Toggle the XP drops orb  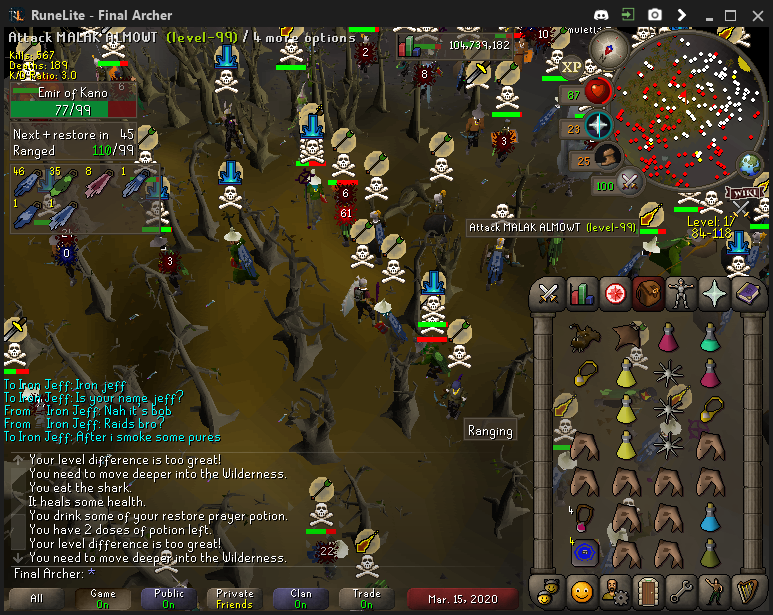(572, 66)
